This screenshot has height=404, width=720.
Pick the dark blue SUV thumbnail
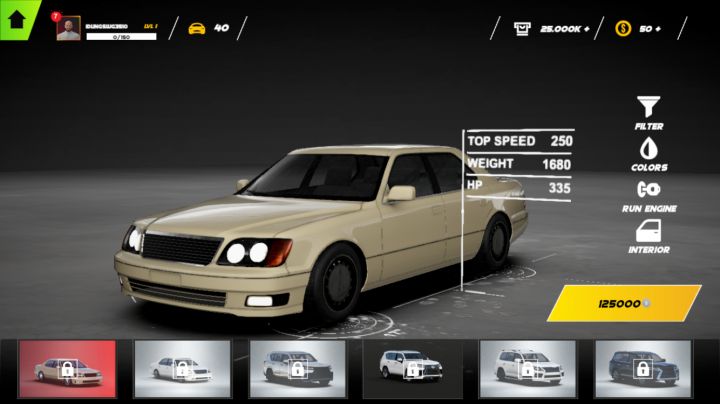point(643,369)
